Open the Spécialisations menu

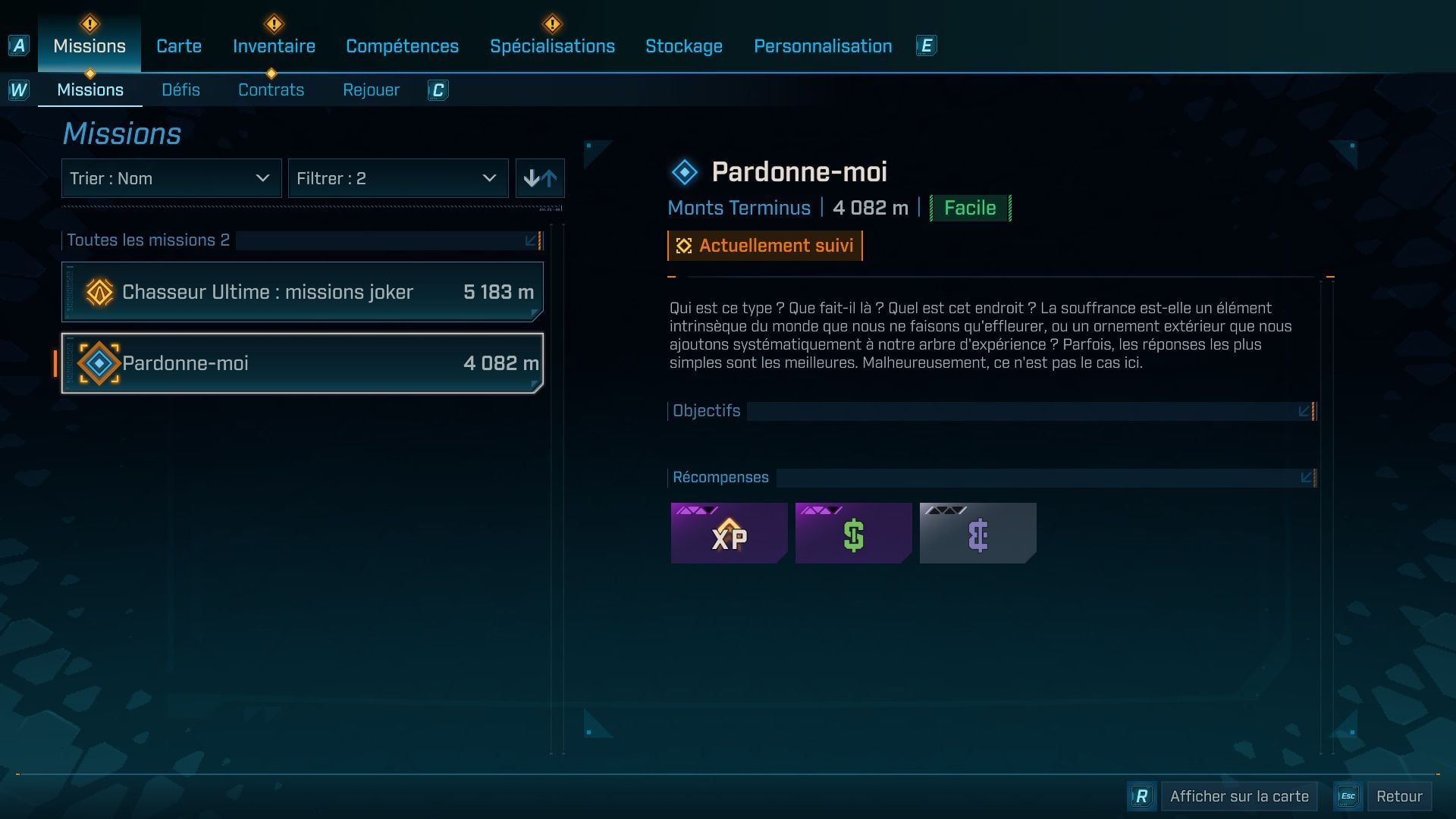tap(553, 45)
